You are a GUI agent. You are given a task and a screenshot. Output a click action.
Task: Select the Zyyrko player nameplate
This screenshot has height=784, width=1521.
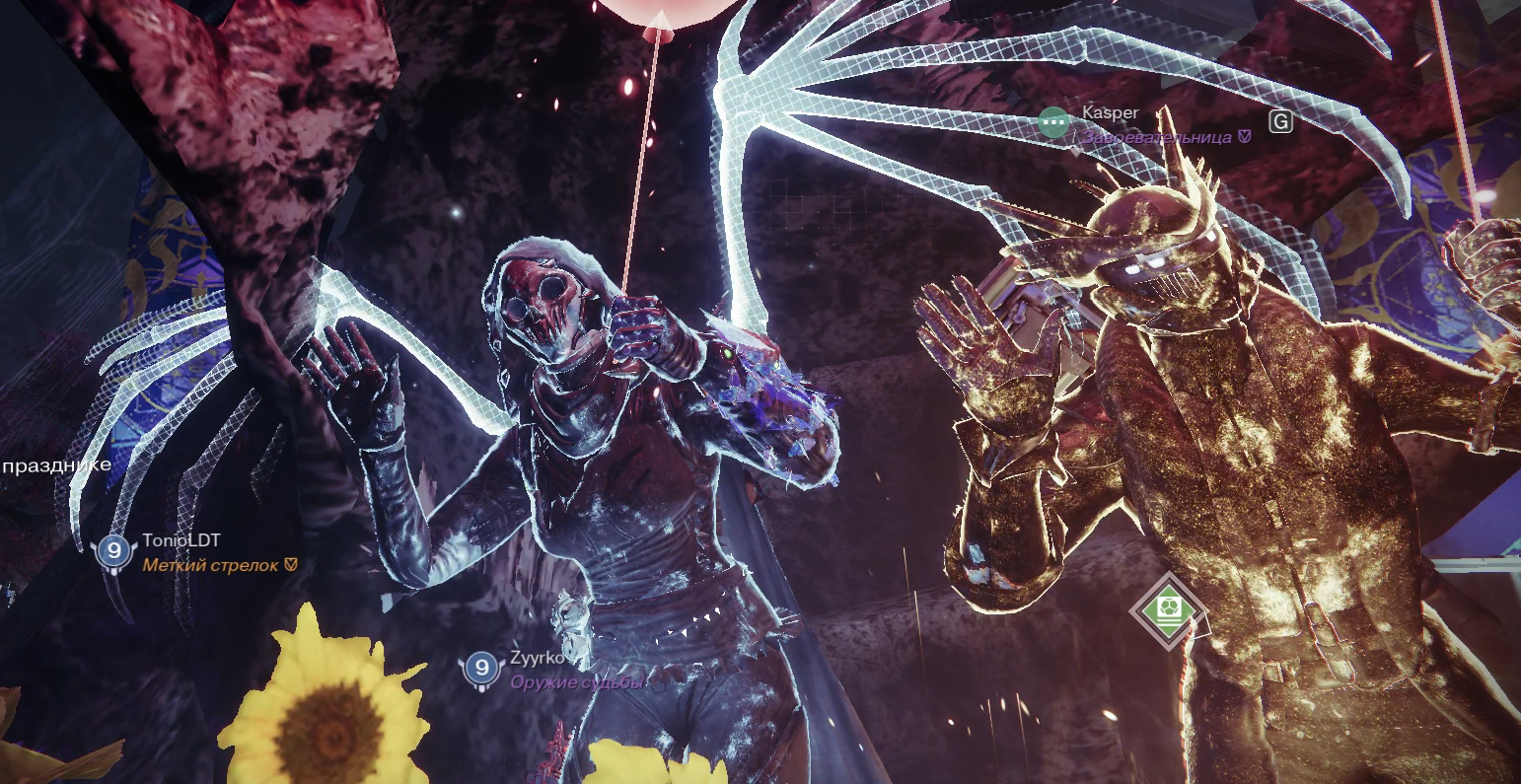[537, 659]
